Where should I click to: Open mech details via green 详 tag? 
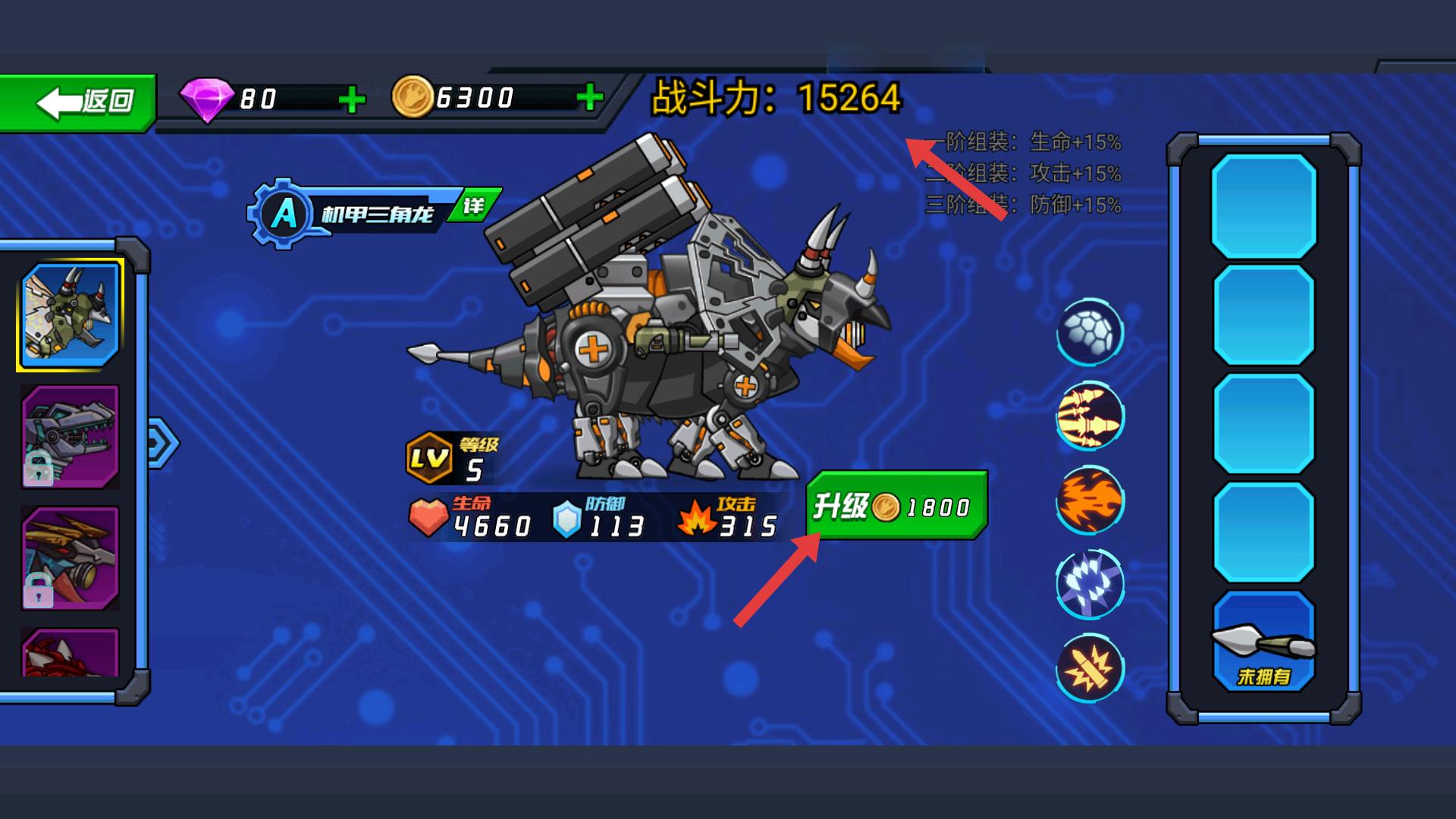click(x=474, y=206)
